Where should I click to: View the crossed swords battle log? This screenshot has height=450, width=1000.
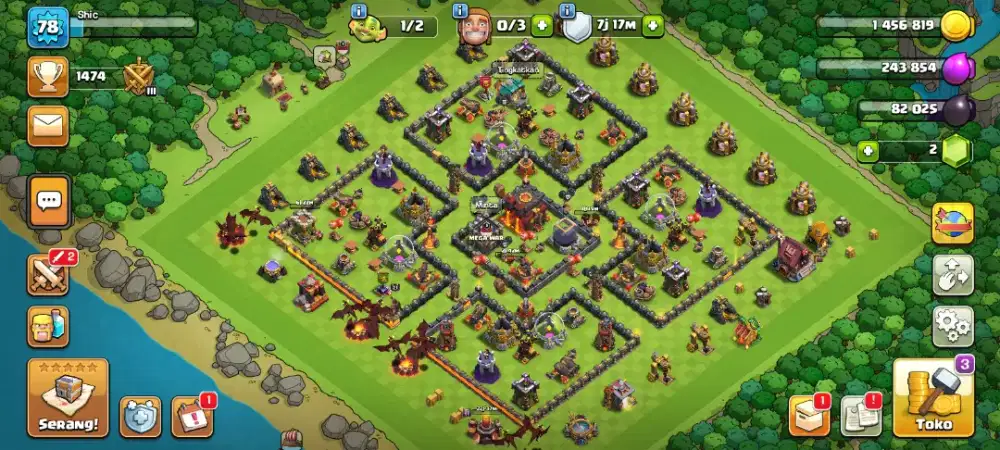pyautogui.click(x=47, y=273)
